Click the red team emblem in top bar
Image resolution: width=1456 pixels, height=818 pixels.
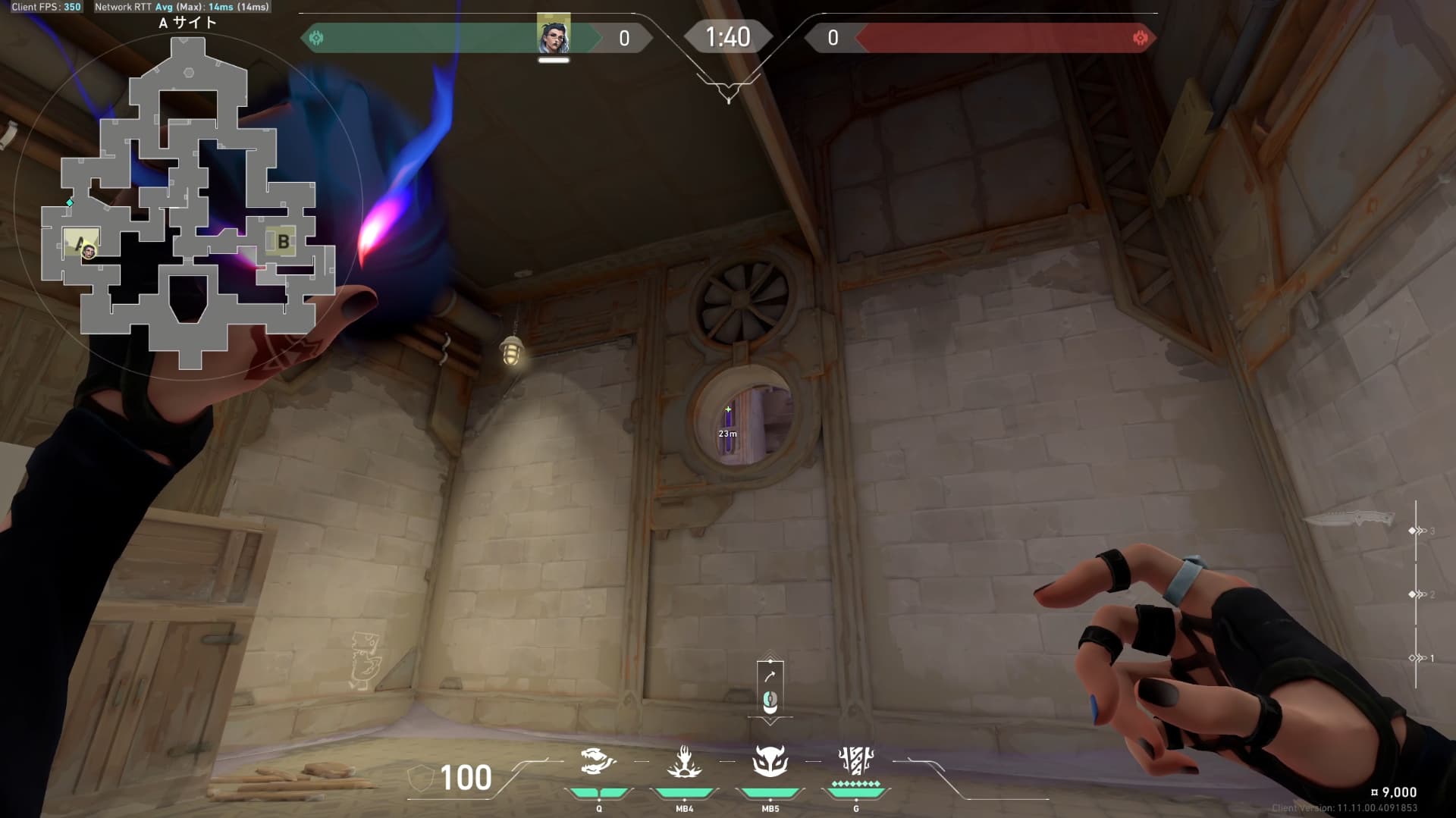pyautogui.click(x=1139, y=38)
